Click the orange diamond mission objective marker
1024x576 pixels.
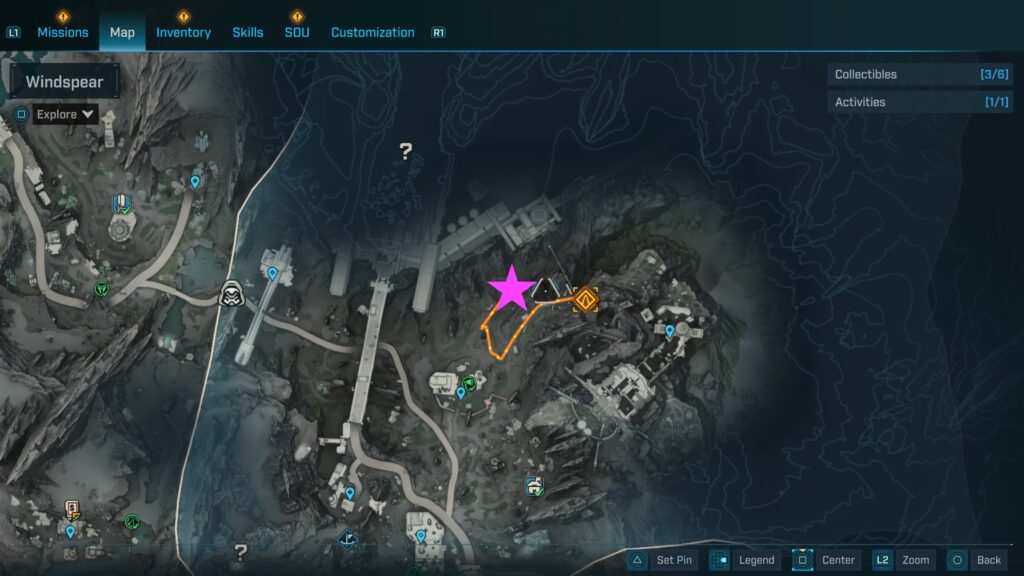point(586,298)
